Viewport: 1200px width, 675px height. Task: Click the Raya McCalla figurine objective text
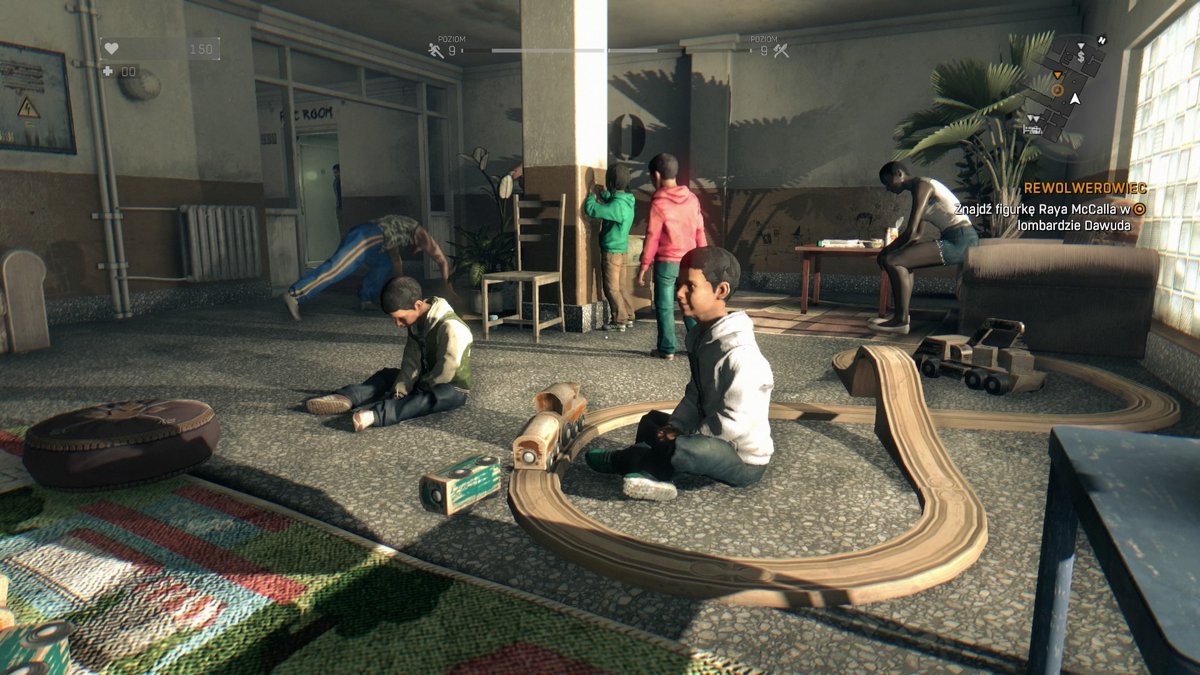point(1050,217)
